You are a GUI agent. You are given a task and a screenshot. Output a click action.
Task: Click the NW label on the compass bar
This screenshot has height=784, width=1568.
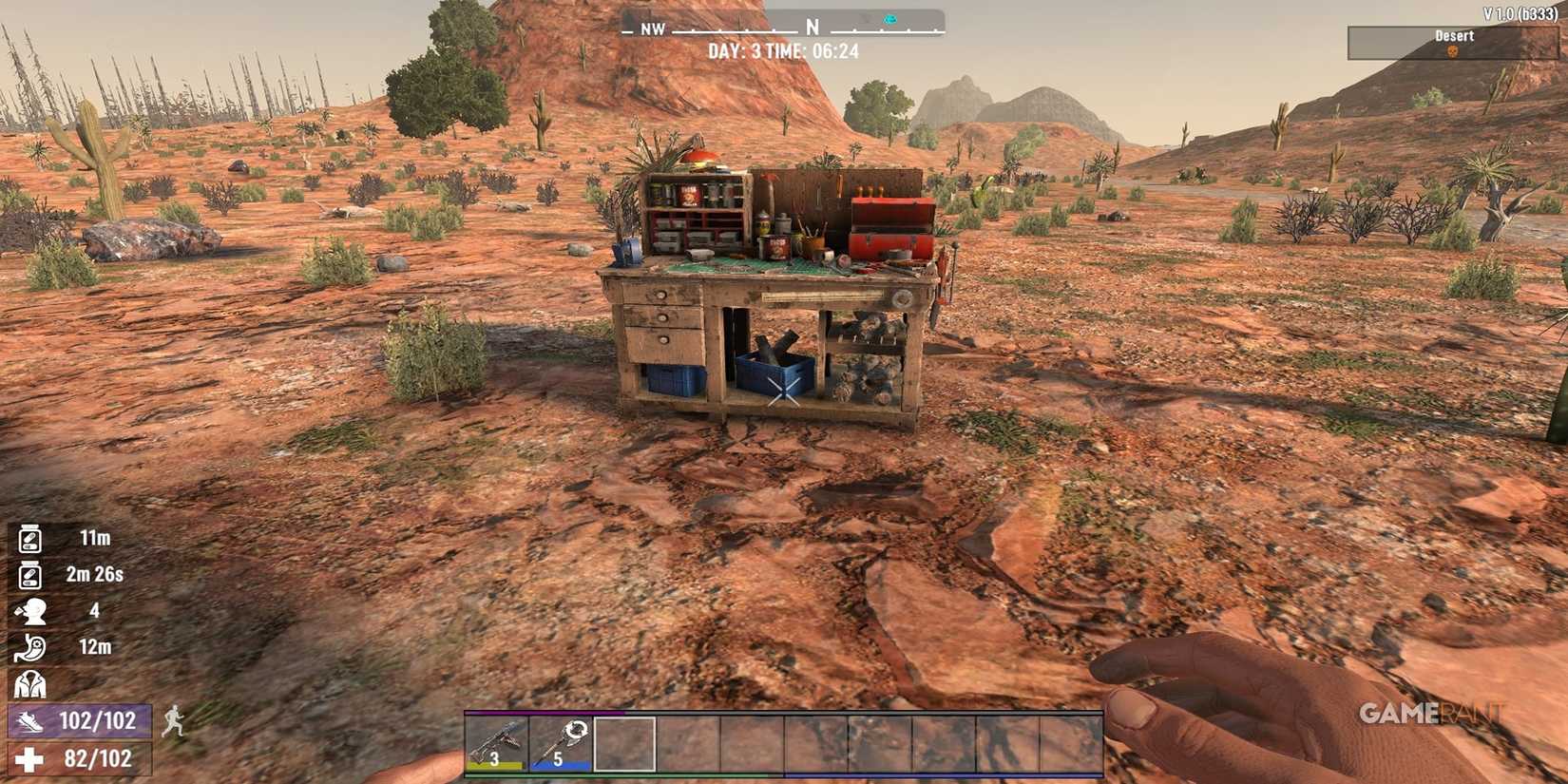[652, 29]
